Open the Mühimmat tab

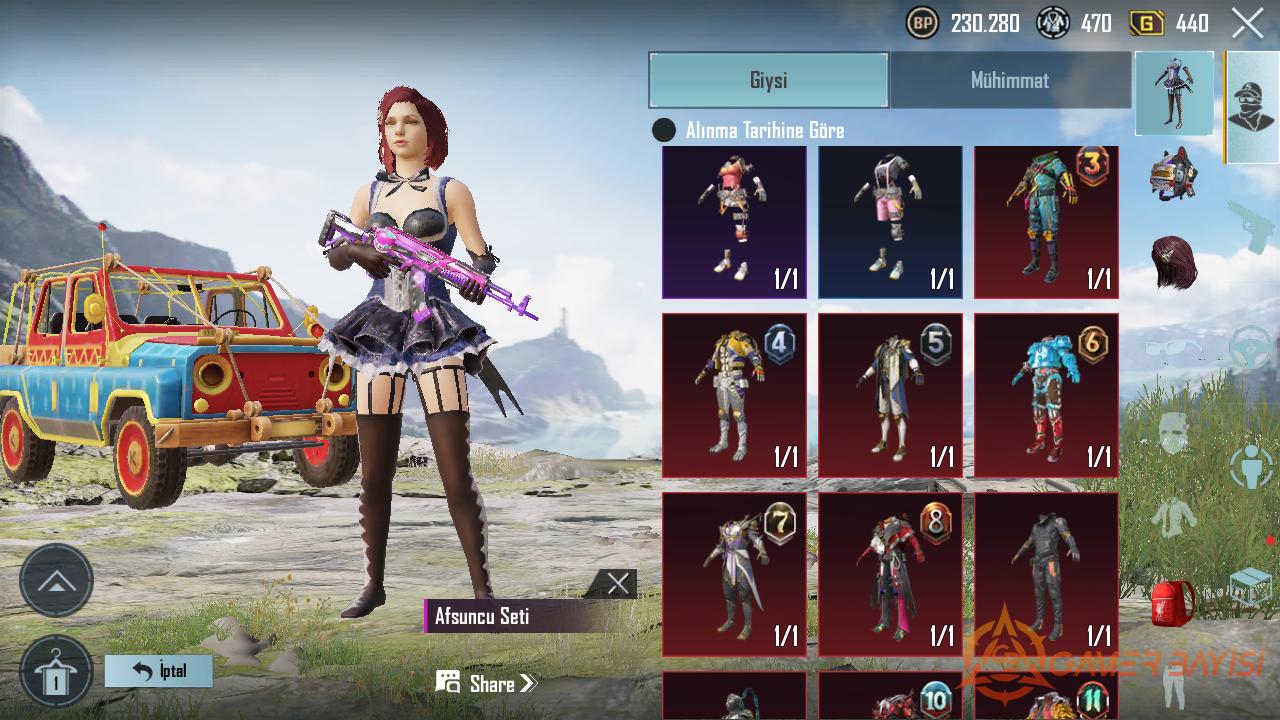click(1009, 80)
